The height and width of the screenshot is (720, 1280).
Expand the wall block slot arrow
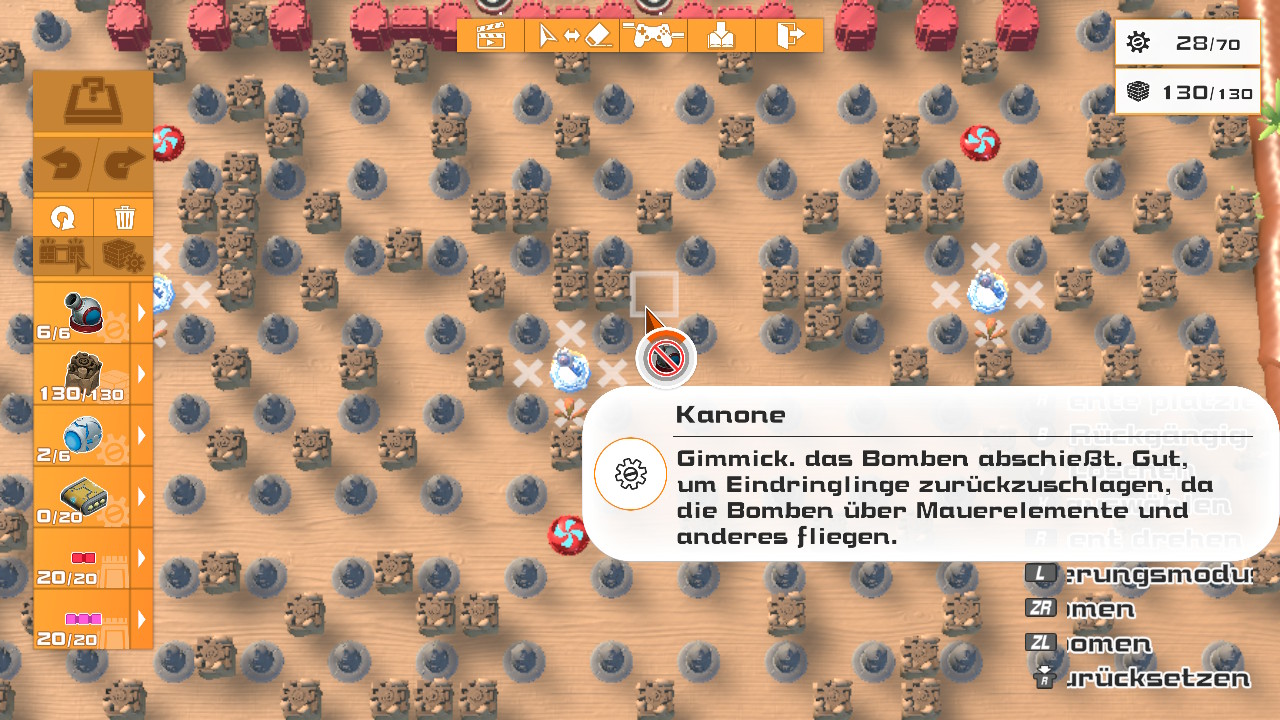(x=142, y=374)
